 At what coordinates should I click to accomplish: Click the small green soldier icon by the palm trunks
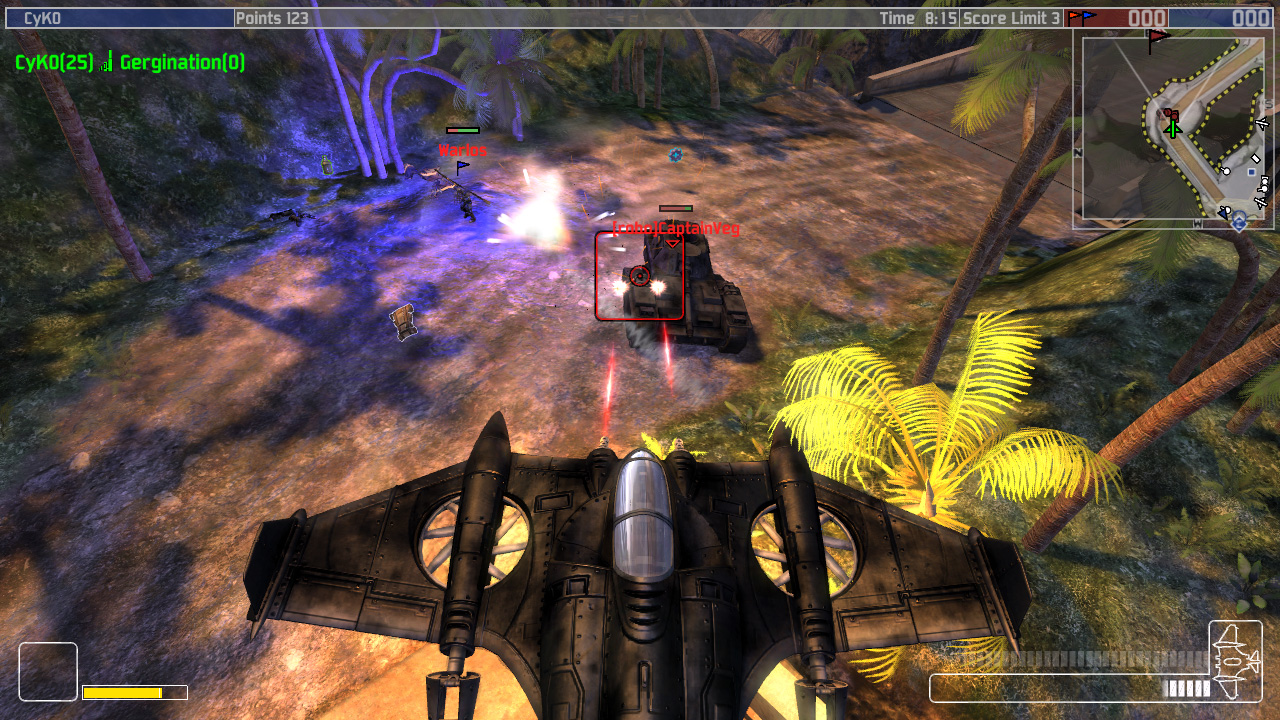pos(325,163)
